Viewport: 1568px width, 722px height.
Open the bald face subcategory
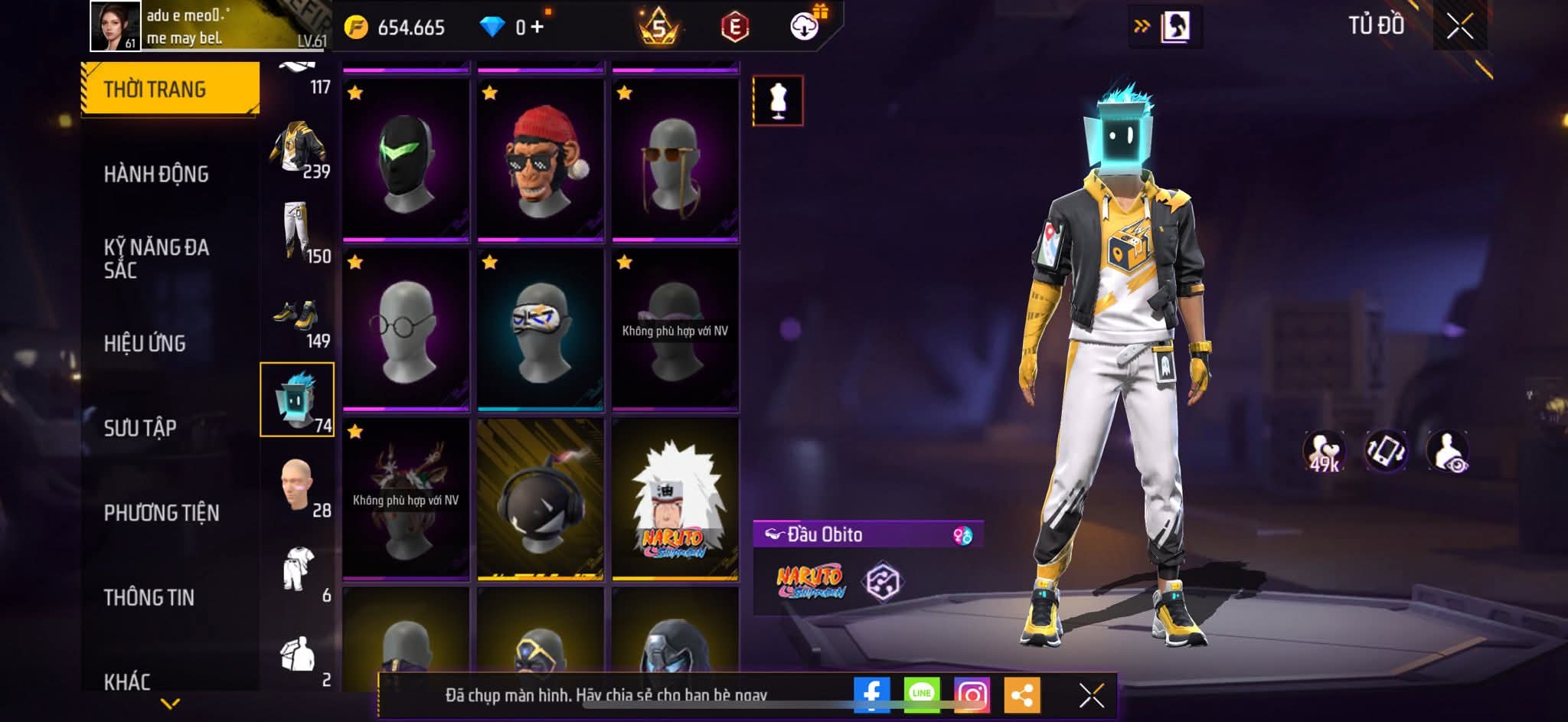click(x=298, y=485)
